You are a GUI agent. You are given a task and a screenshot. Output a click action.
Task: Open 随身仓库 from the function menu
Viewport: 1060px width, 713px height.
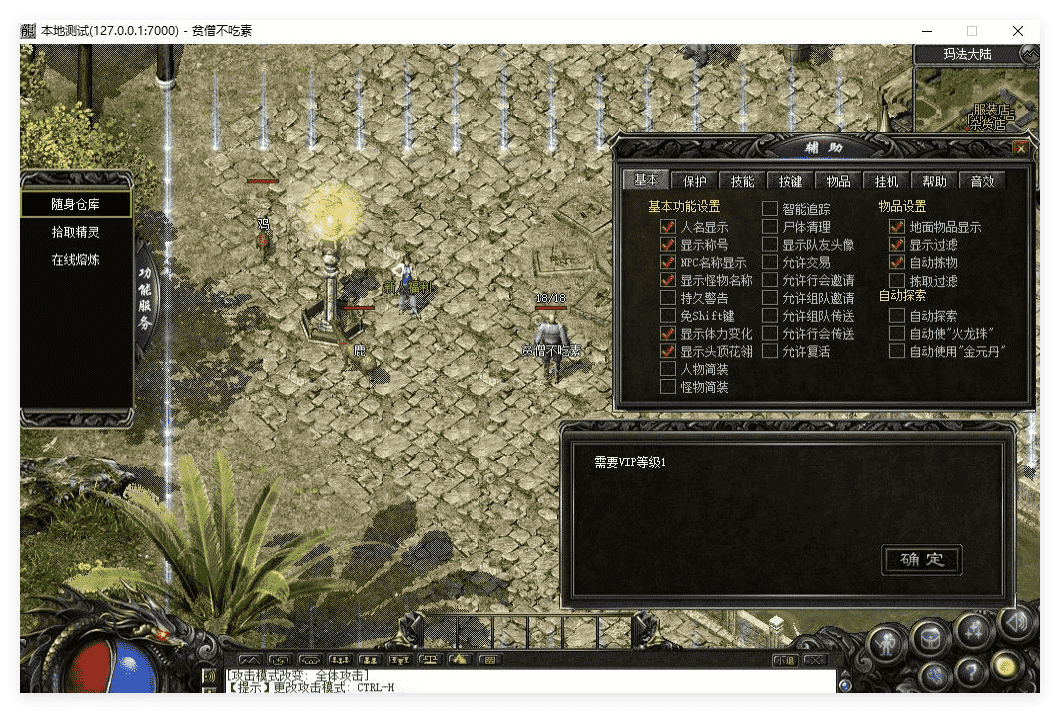[76, 204]
